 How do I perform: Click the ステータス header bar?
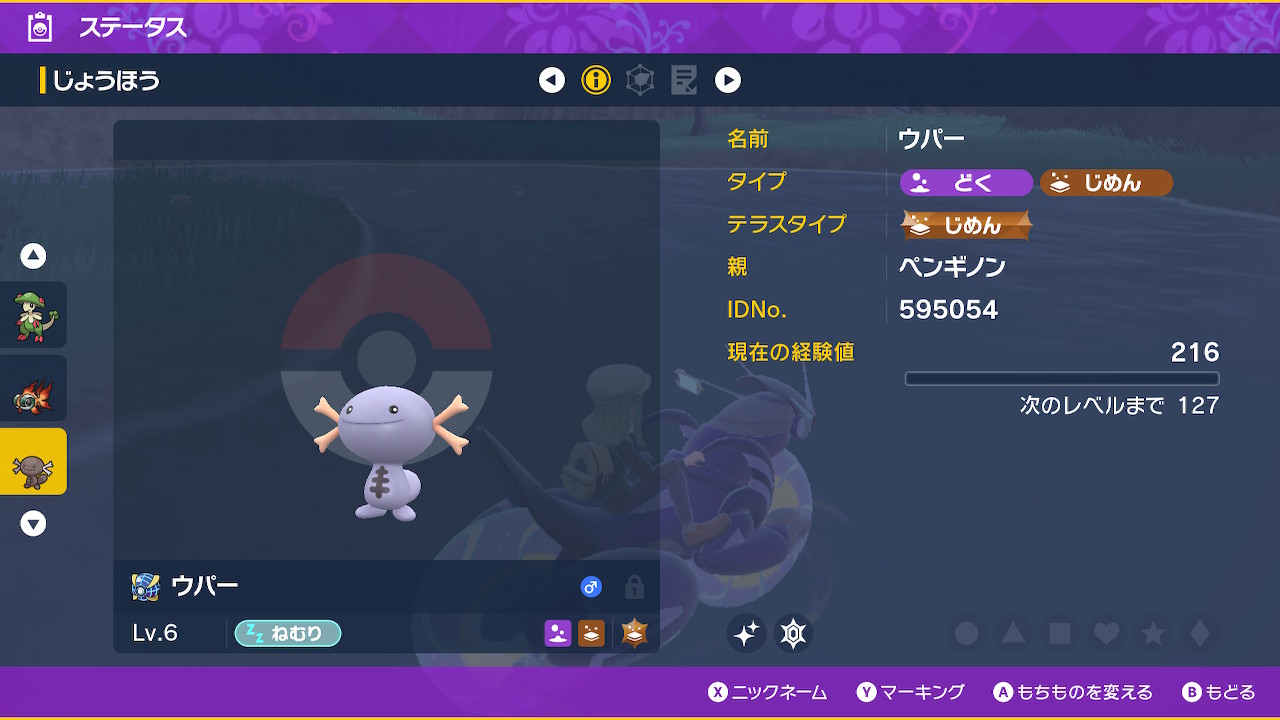[x=130, y=29]
